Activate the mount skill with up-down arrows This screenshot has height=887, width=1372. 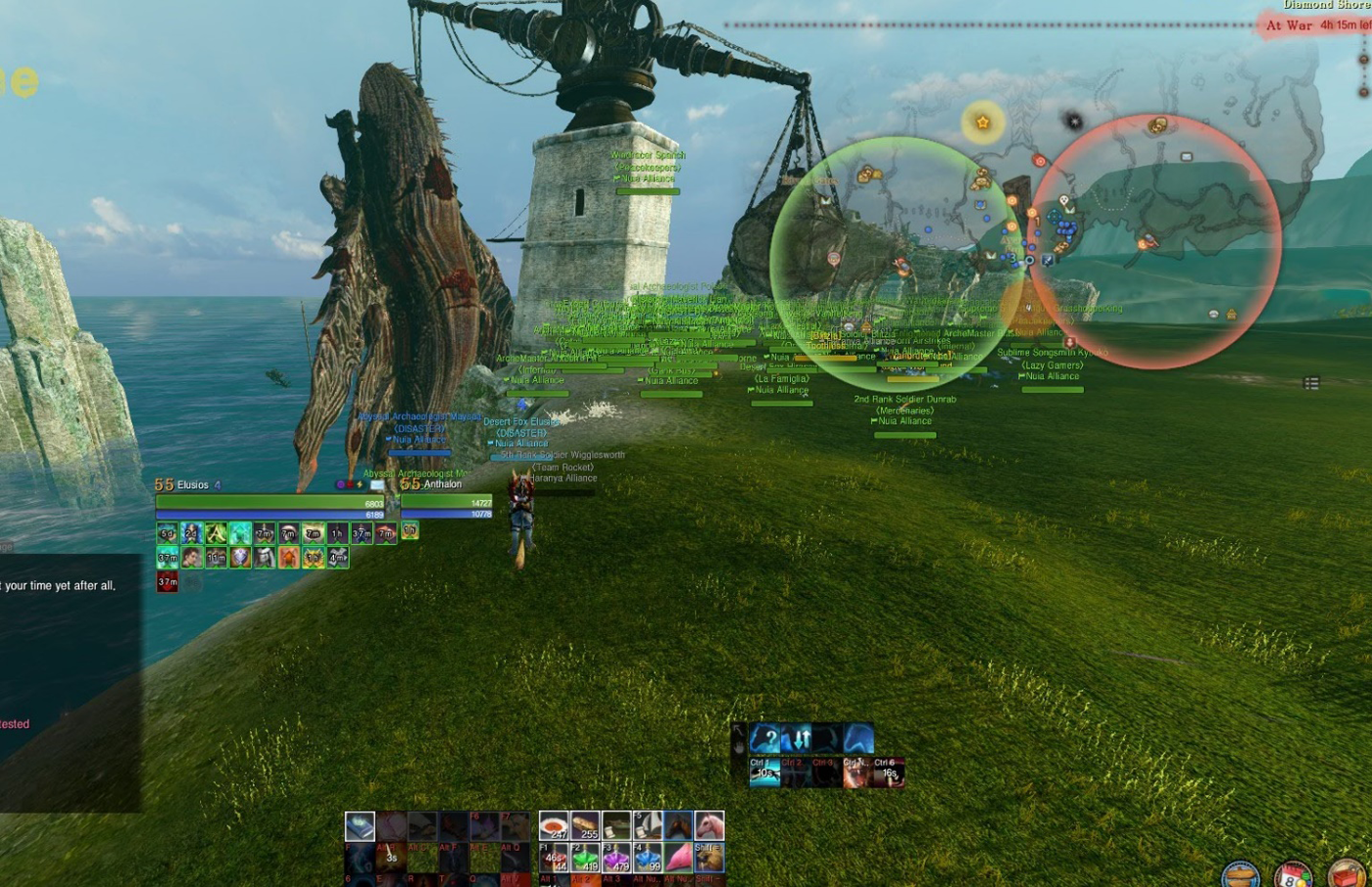coord(797,738)
